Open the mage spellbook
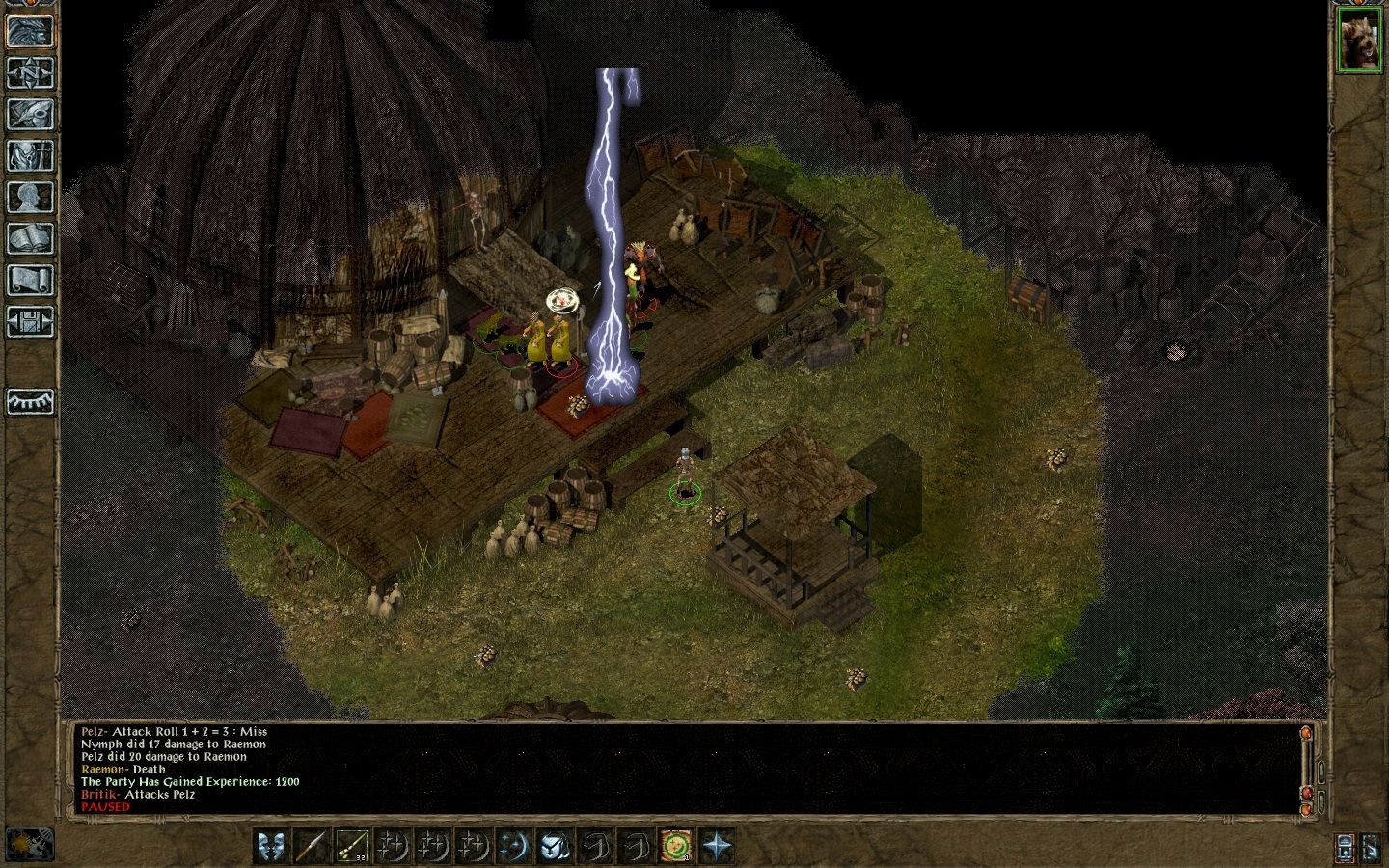Image resolution: width=1389 pixels, height=868 pixels. 30,238
